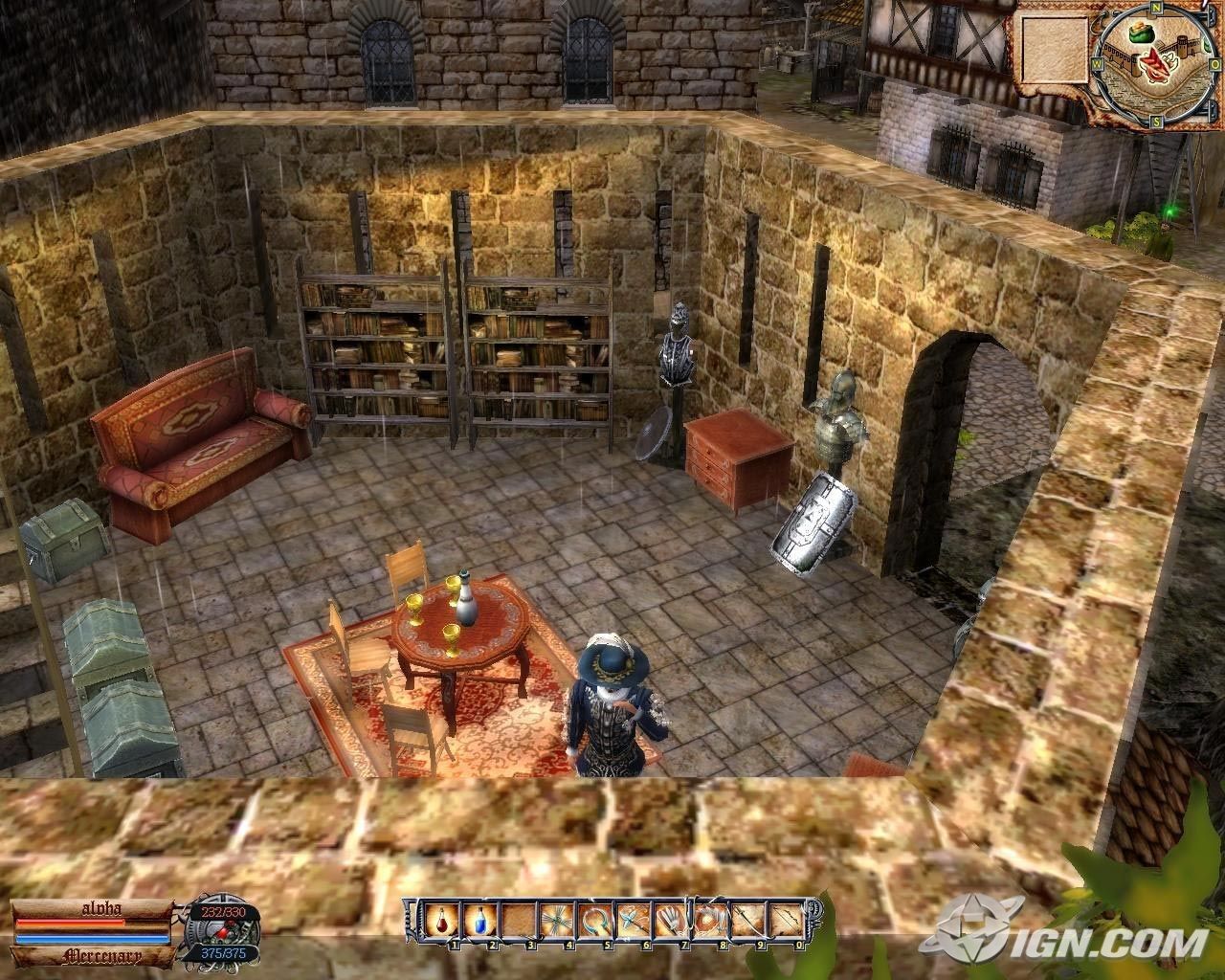This screenshot has height=980, width=1225.
Task: Choose the curved hook skill in slot 5
Action: [x=592, y=923]
